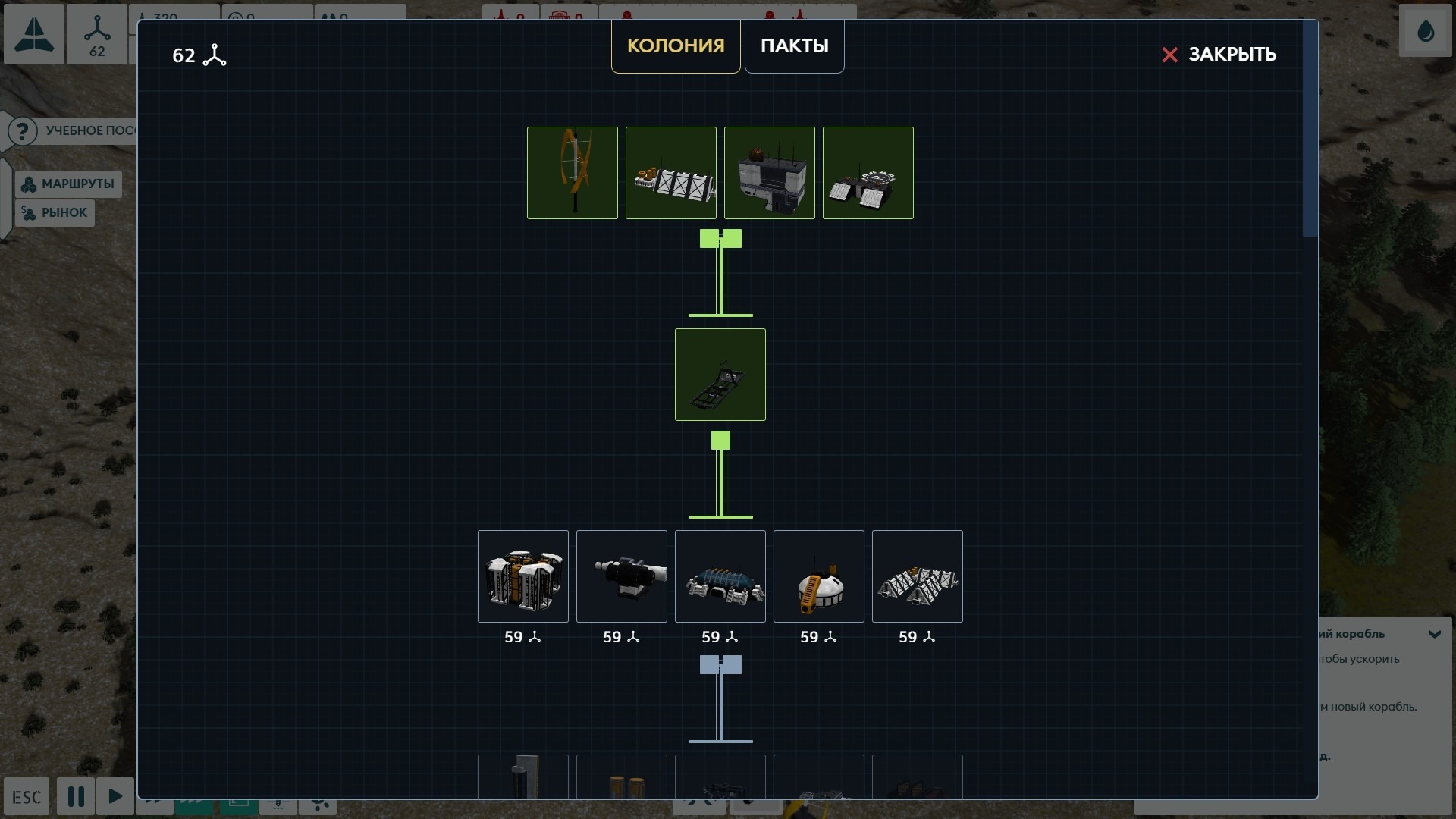This screenshot has width=1456, height=819.
Task: Click the pause button
Action: pos(76,796)
